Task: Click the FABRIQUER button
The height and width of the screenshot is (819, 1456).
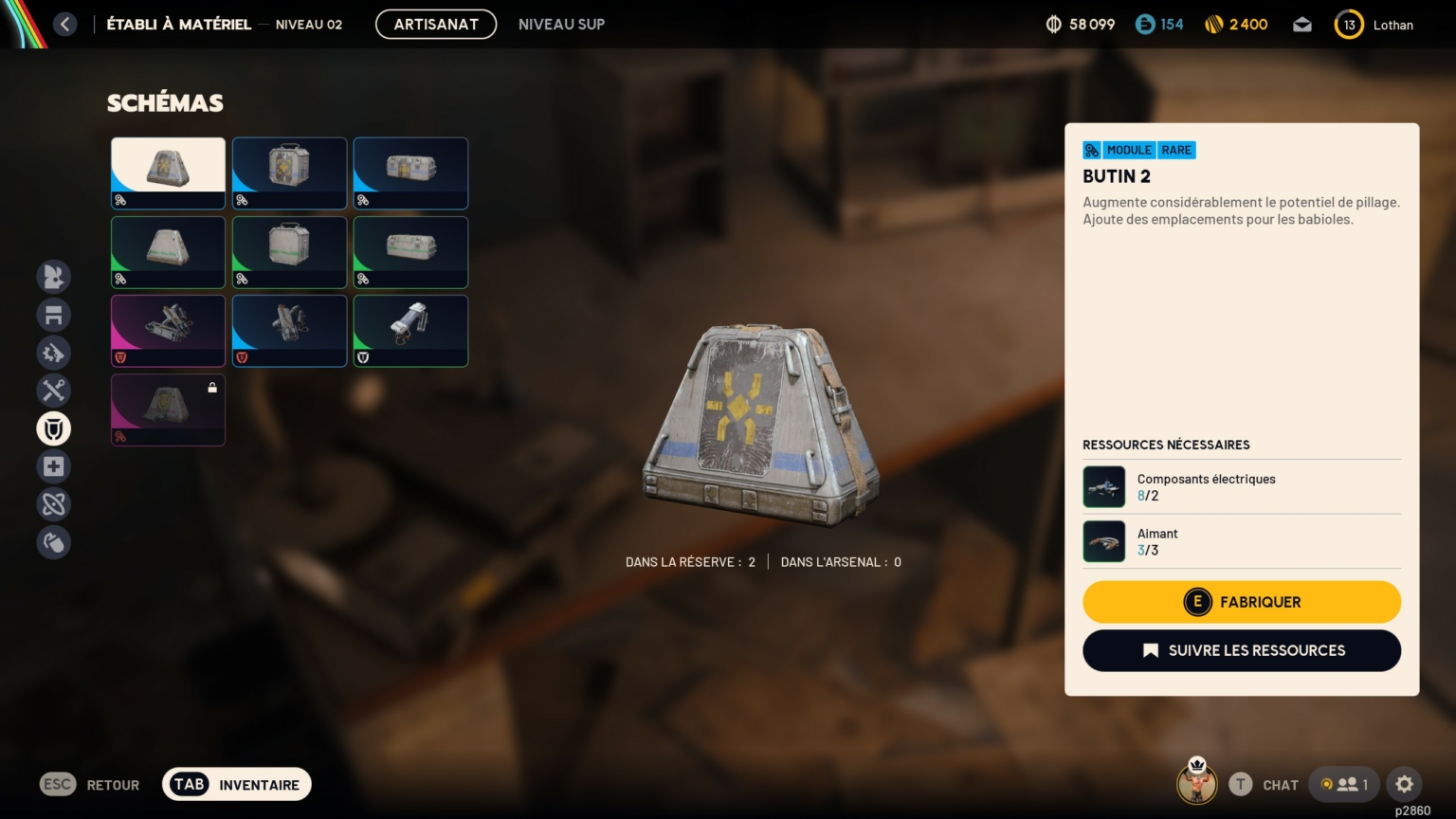Action: (x=1242, y=602)
